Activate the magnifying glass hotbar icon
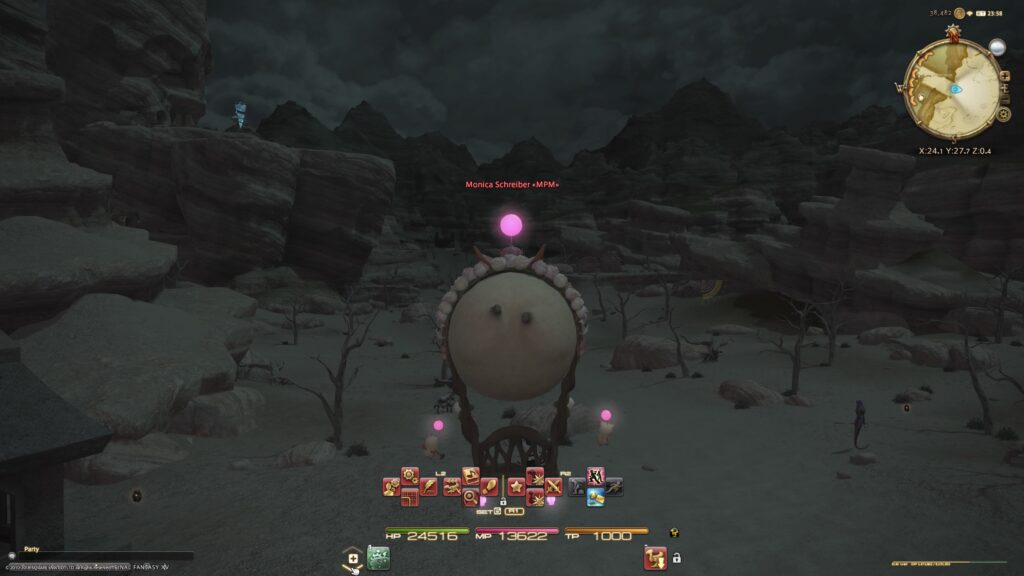Image resolution: width=1024 pixels, height=576 pixels. pyautogui.click(x=469, y=497)
